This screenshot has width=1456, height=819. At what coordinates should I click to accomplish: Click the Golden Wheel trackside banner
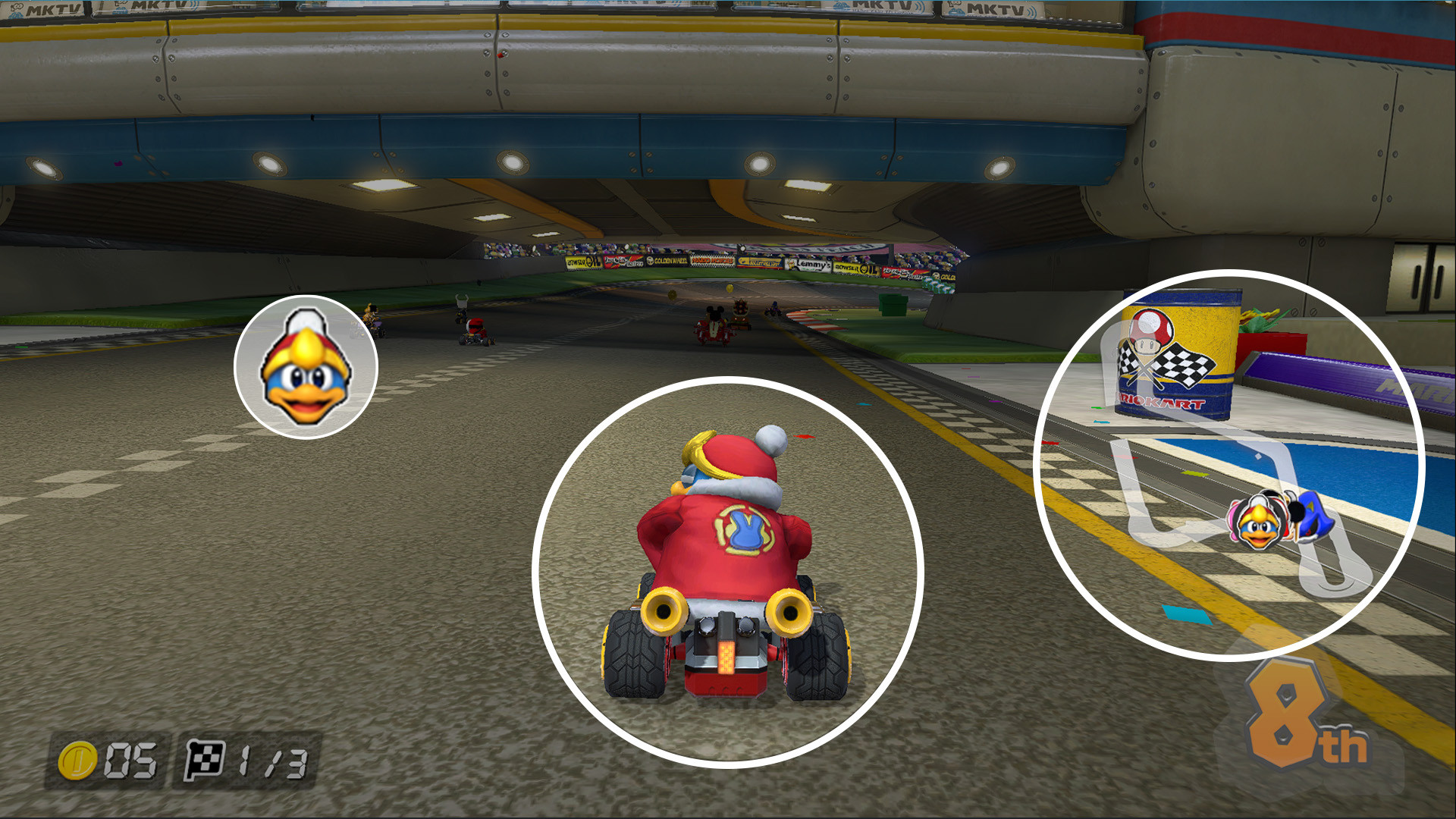[x=667, y=260]
